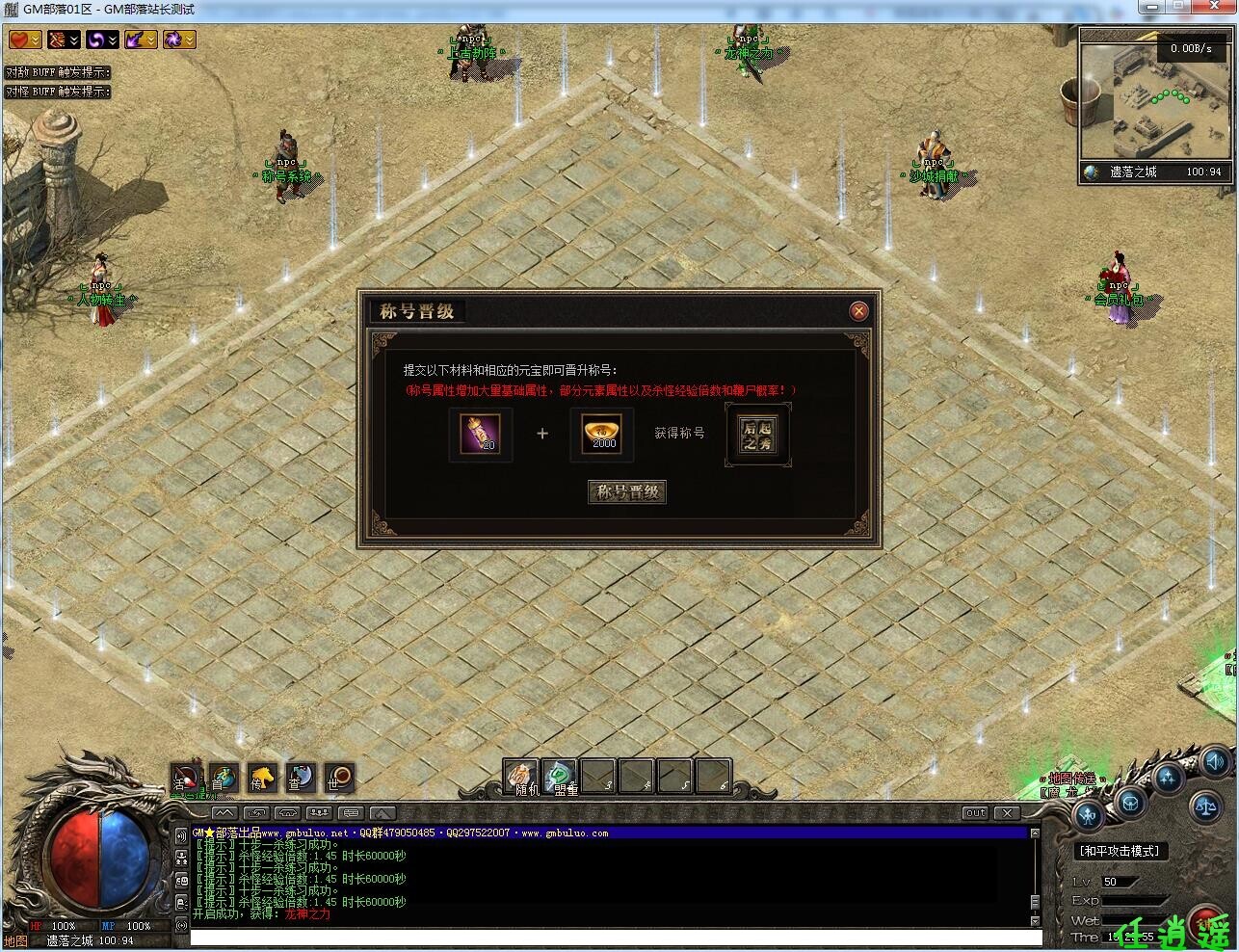Open the character status warrior icon
Viewport: 1239px width, 952px height.
click(1090, 816)
